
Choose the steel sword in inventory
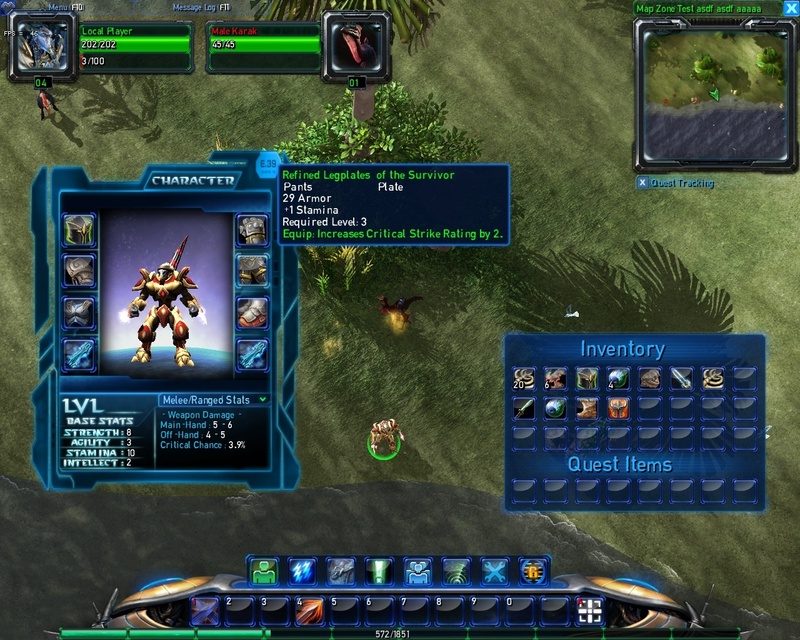(682, 378)
